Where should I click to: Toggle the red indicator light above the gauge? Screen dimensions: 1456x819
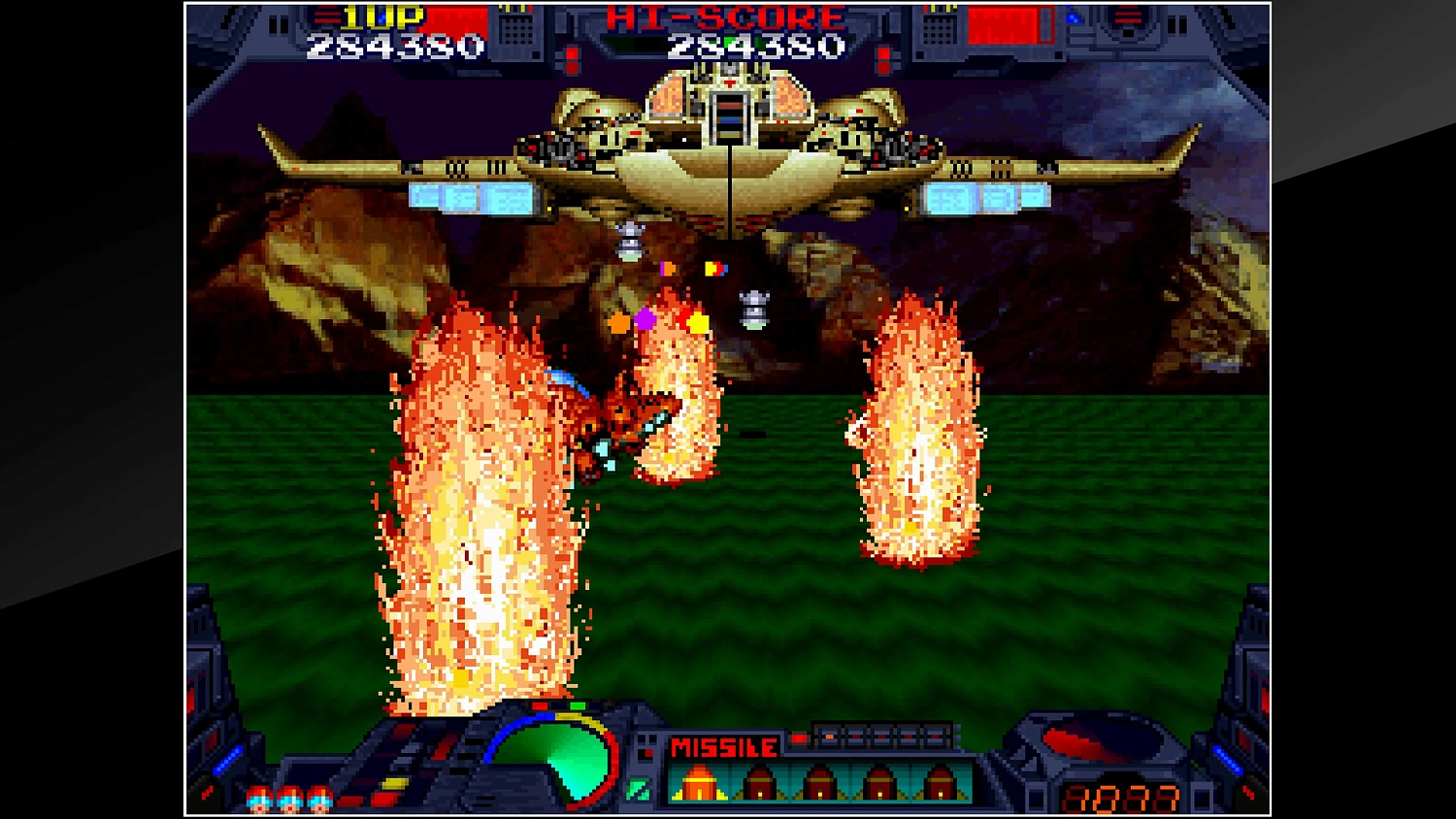tap(540, 706)
